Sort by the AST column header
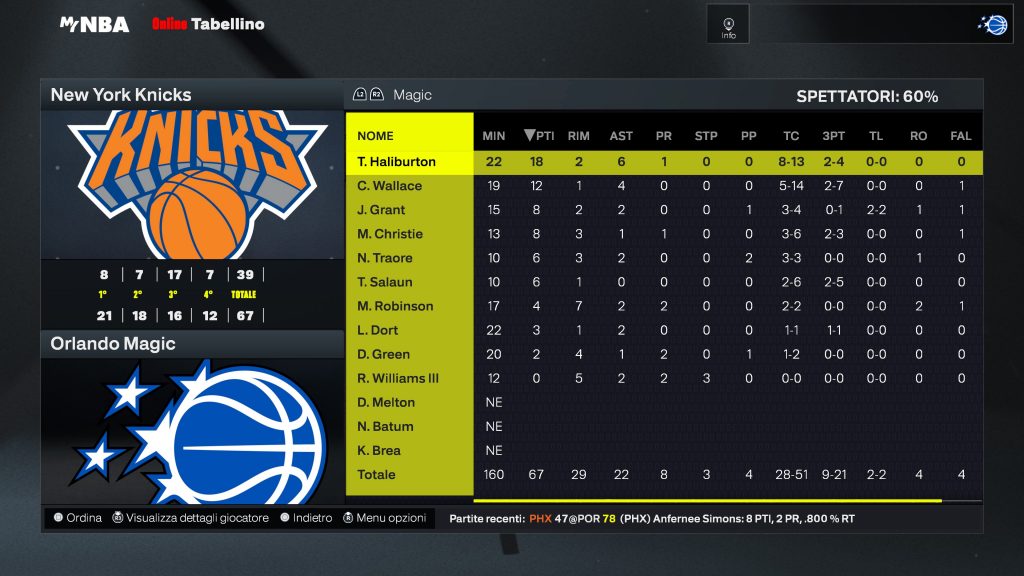Screen dimensions: 1024x576 pyautogui.click(x=621, y=136)
